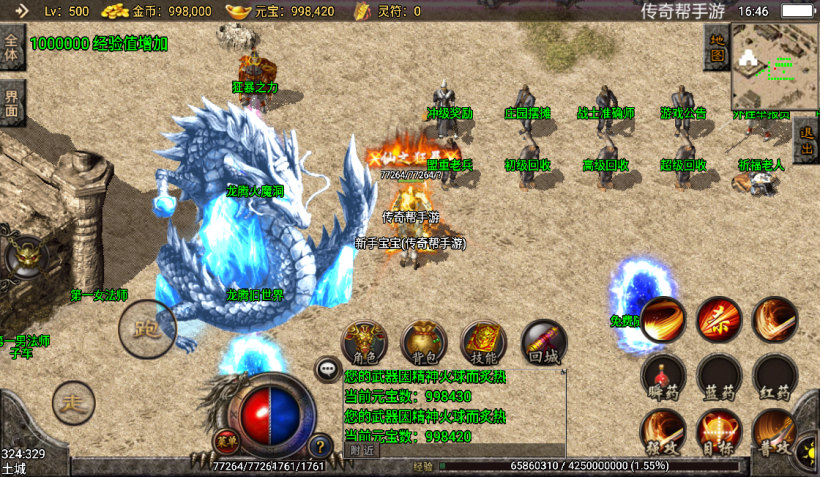820x477 pixels.
Task: Open the 角色 character sheet
Action: click(x=364, y=343)
